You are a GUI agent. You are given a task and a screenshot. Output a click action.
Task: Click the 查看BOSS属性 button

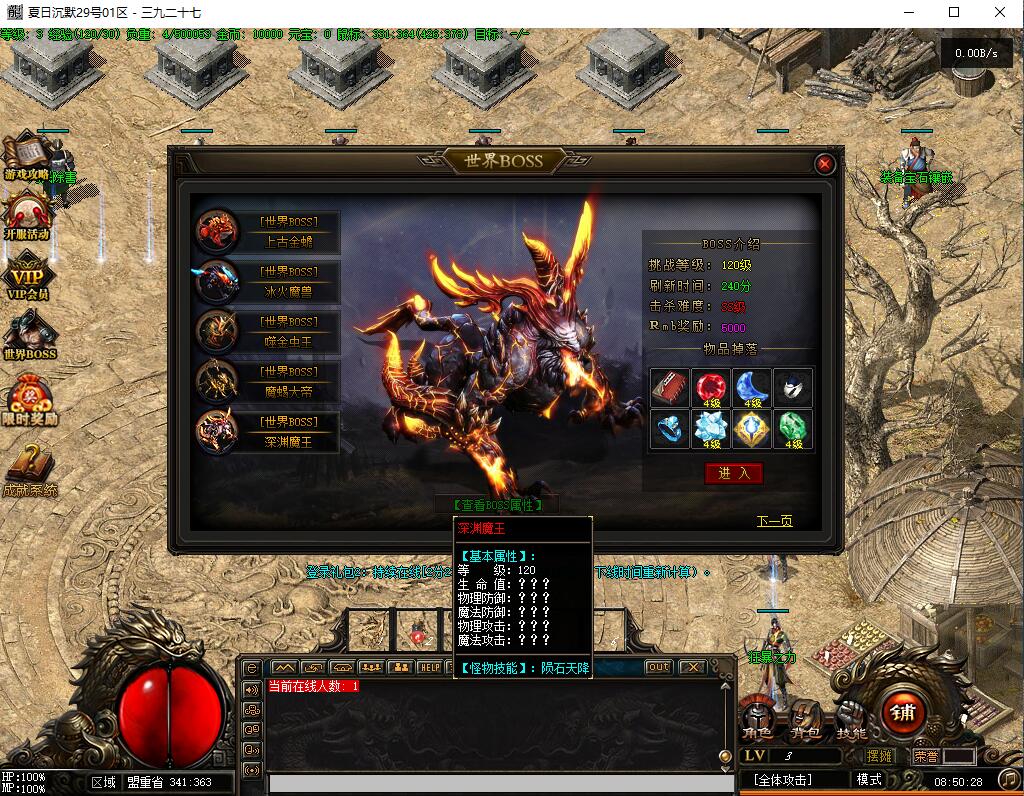[496, 506]
